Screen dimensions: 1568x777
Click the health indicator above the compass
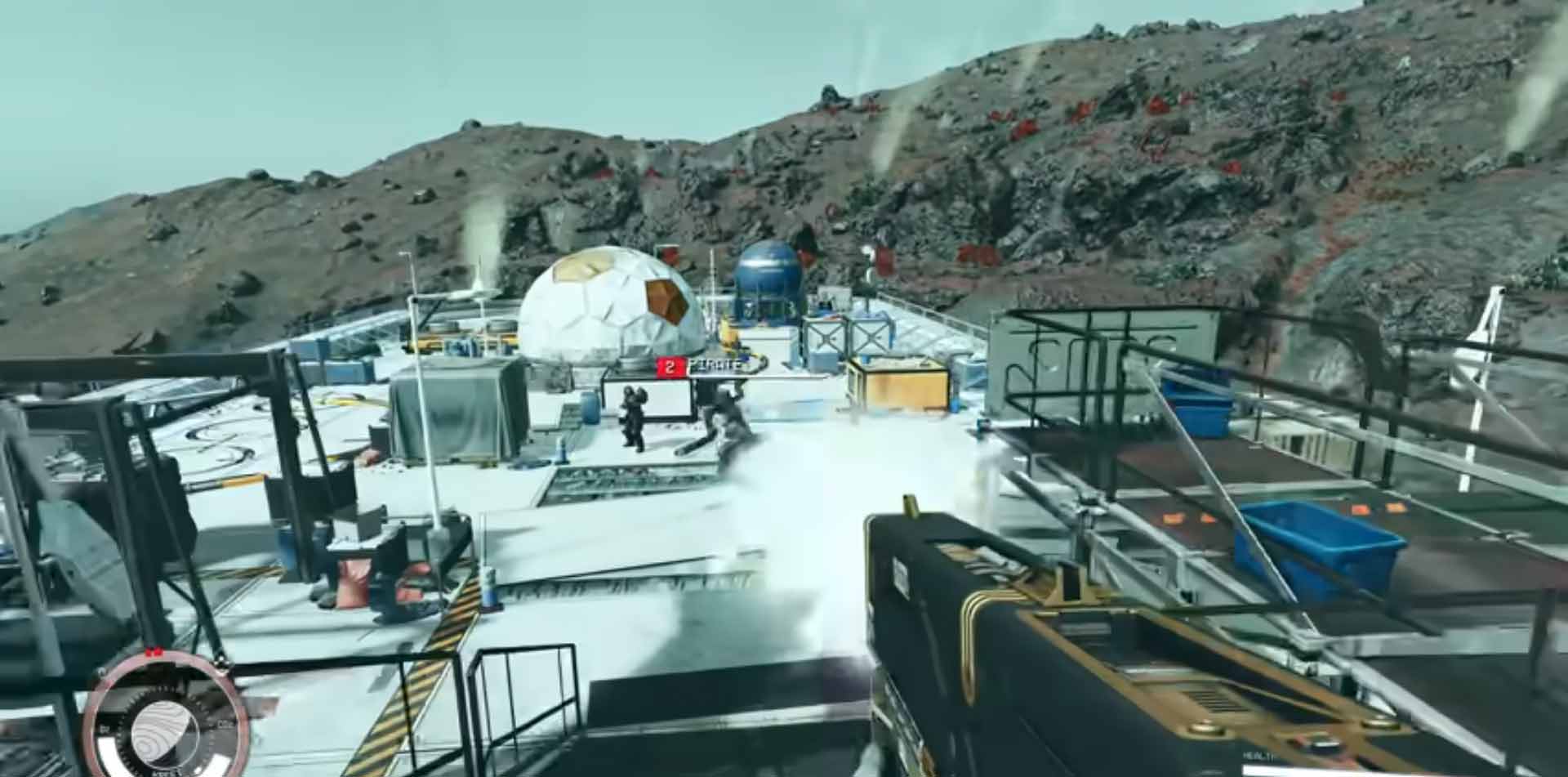tap(155, 651)
